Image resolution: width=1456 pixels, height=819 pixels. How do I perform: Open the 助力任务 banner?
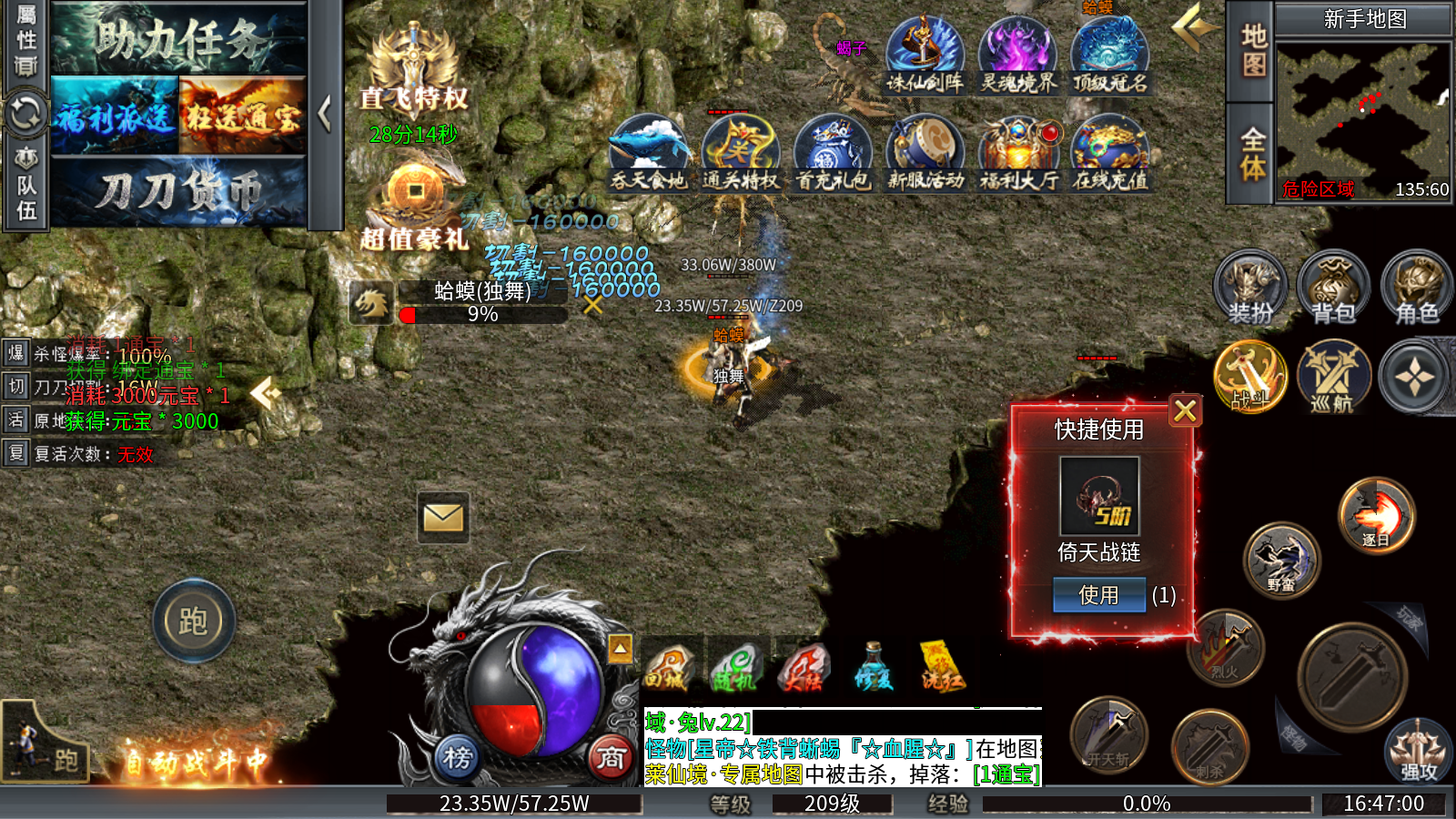178,40
